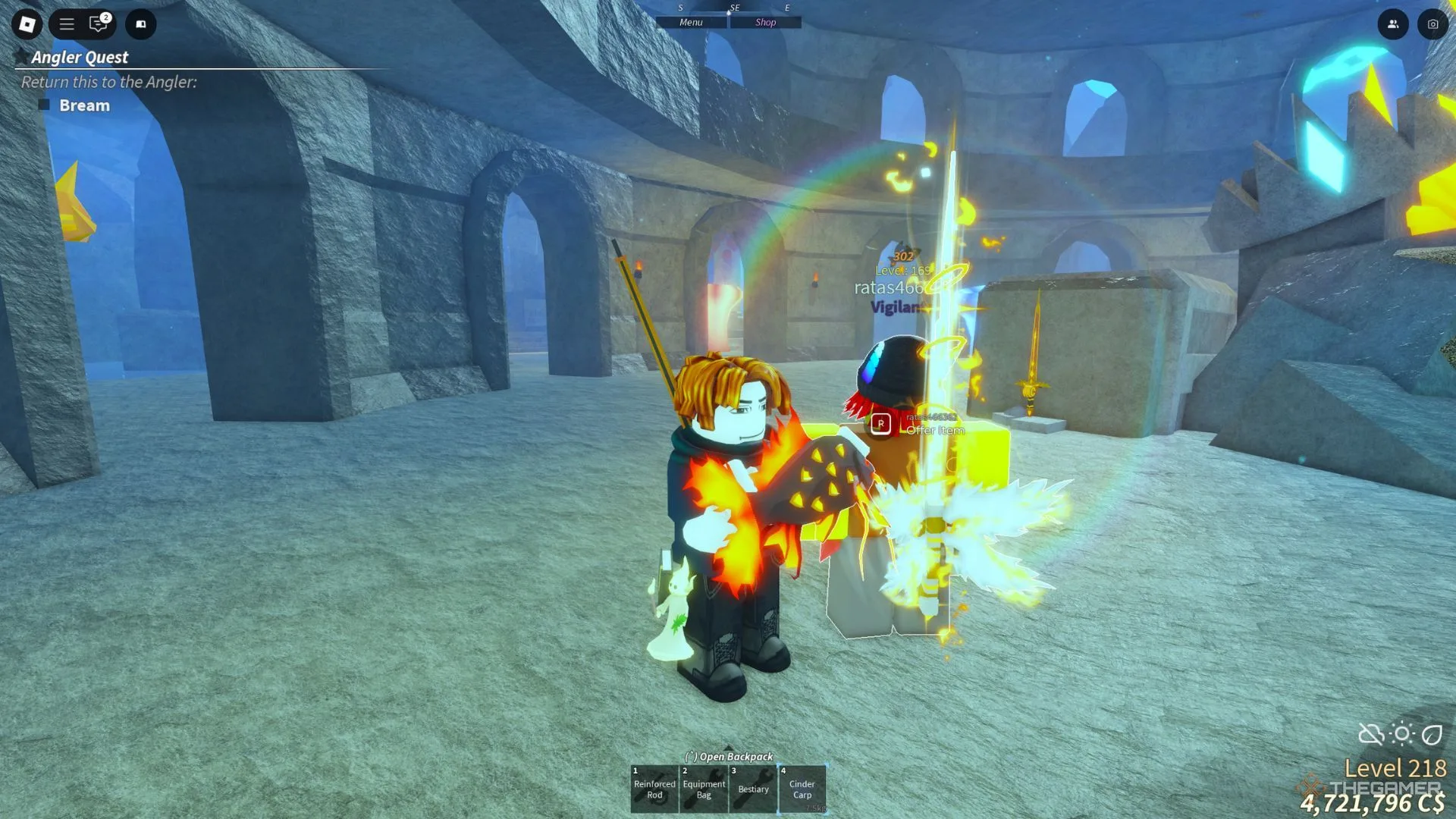Click the Menu button at top
This screenshot has height=819, width=1456.
(x=691, y=23)
